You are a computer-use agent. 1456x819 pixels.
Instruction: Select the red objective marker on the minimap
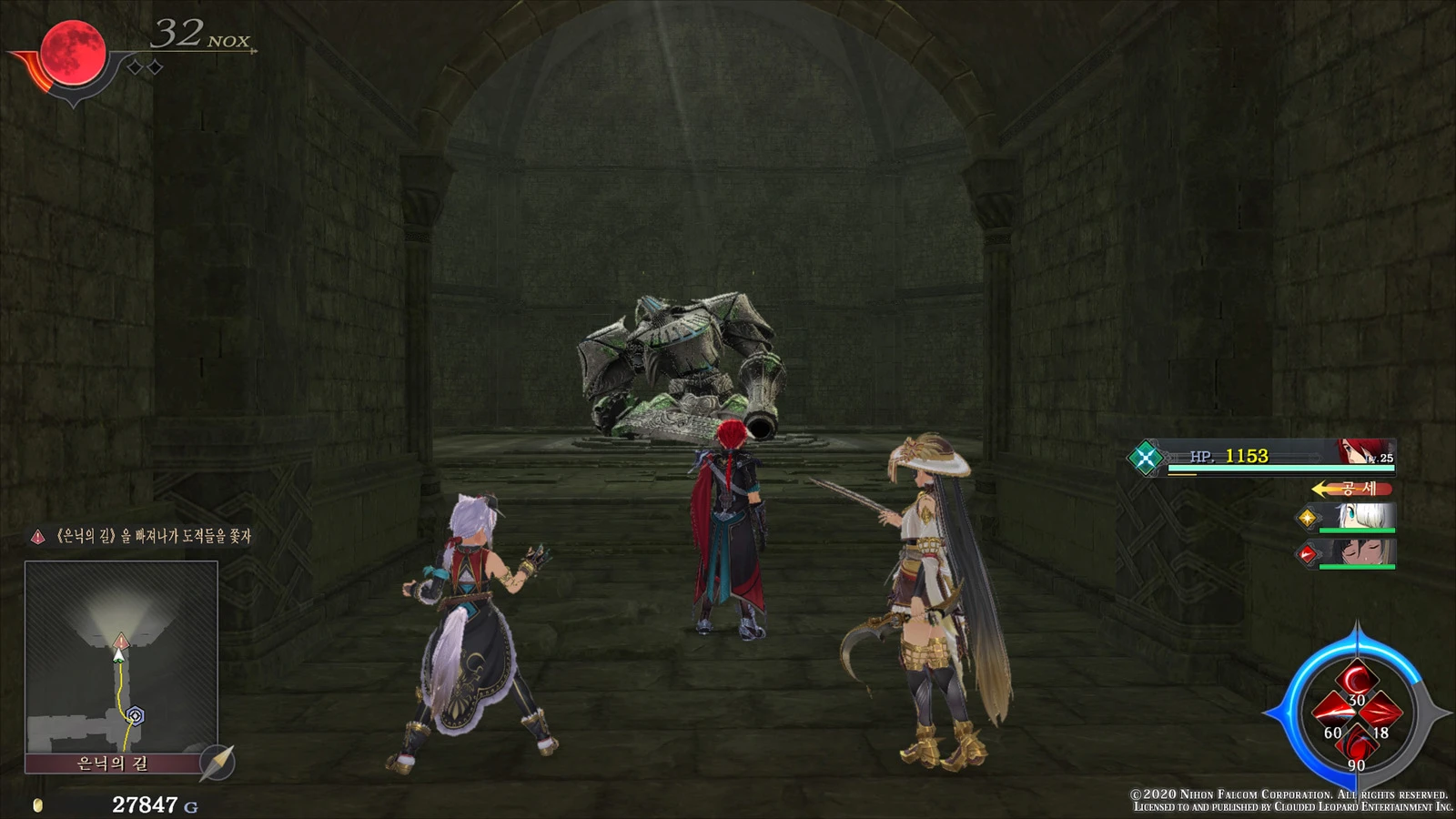[x=121, y=642]
